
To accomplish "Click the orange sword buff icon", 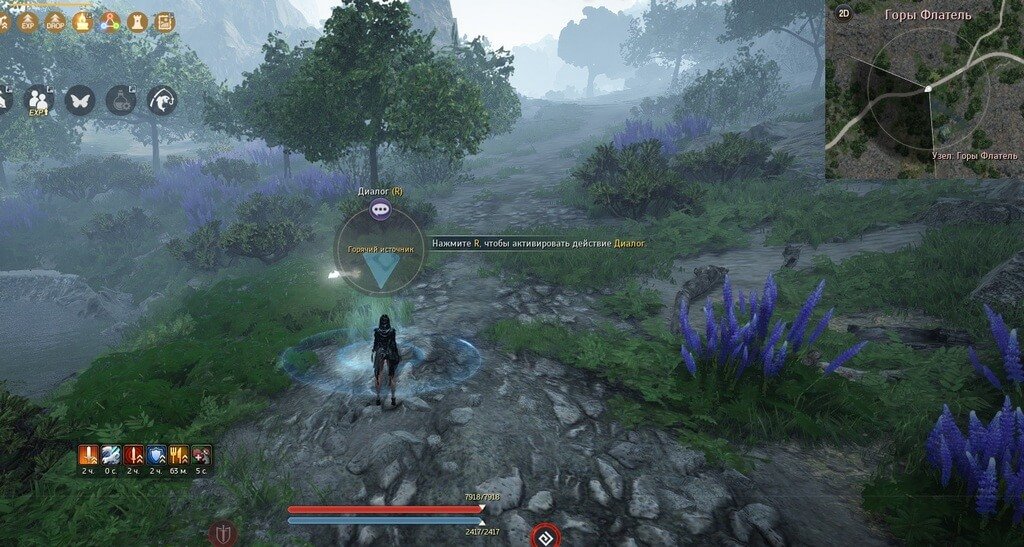I will pos(89,456).
